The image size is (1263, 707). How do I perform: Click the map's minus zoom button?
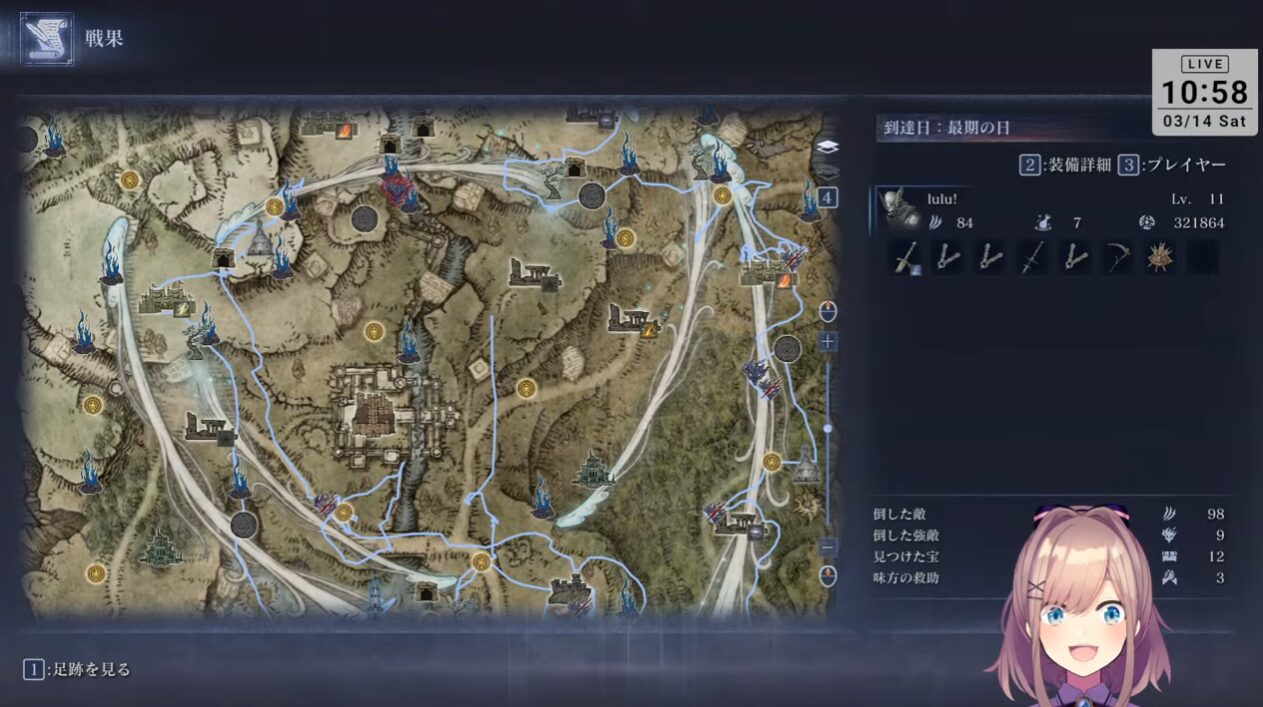tap(828, 547)
